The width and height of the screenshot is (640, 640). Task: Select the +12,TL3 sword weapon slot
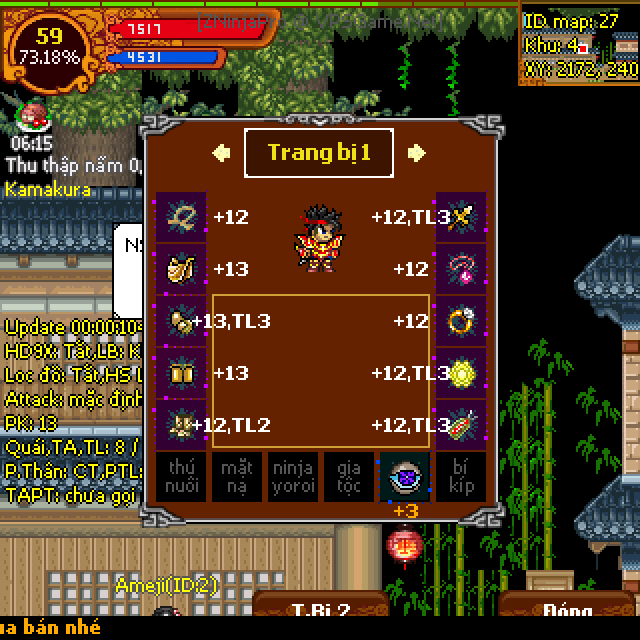point(461,217)
